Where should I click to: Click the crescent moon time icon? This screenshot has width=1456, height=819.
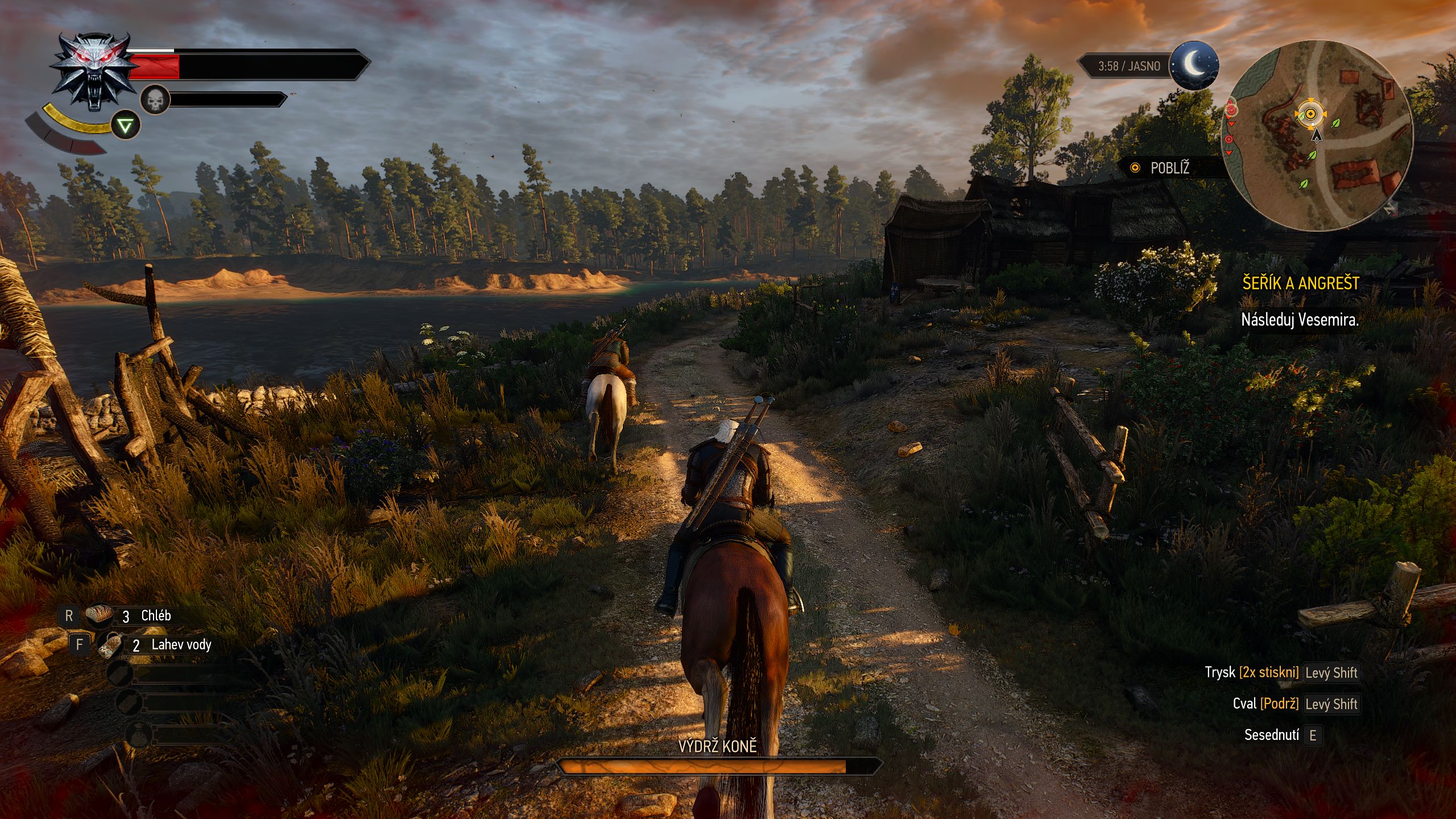click(1194, 66)
